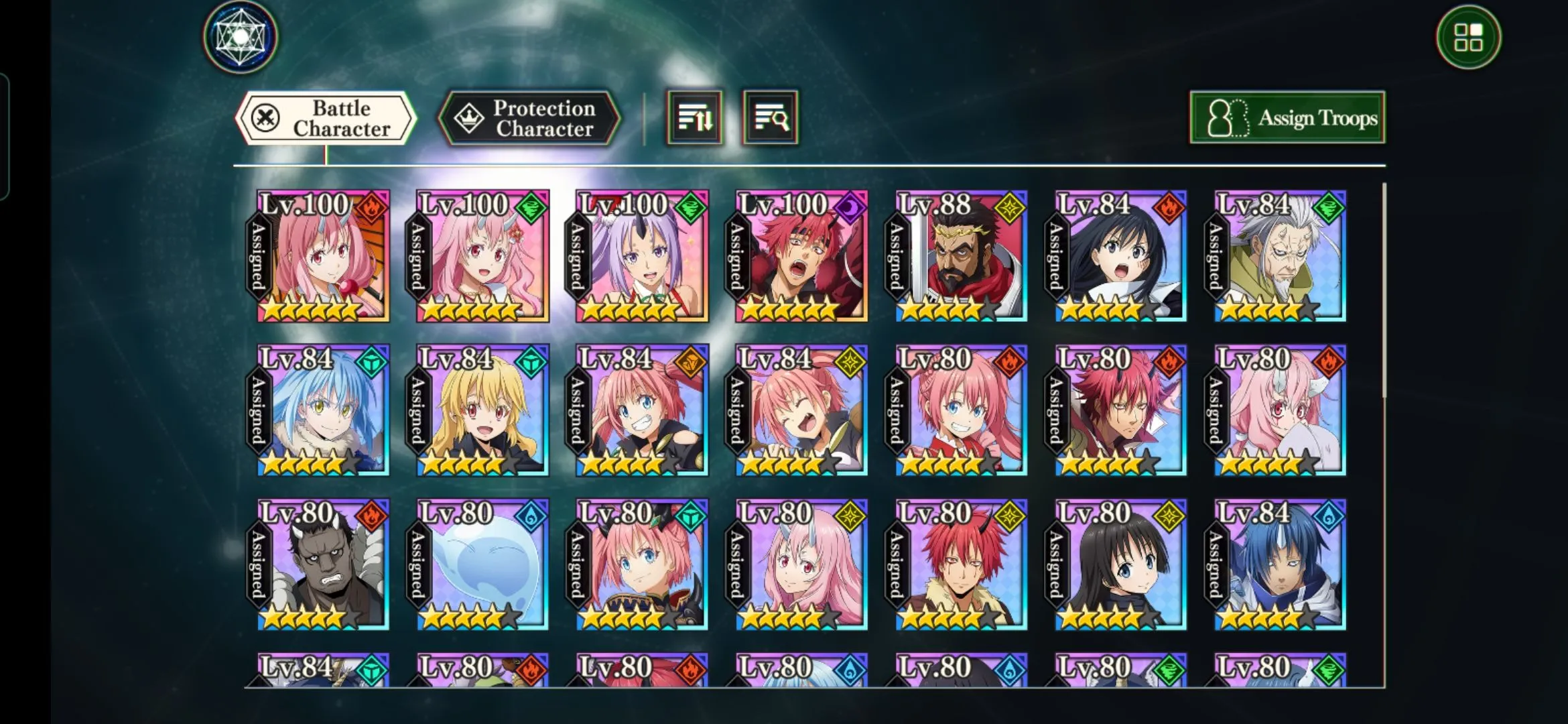The width and height of the screenshot is (1568, 724).
Task: Switch to the Protection Character tab
Action: (529, 119)
